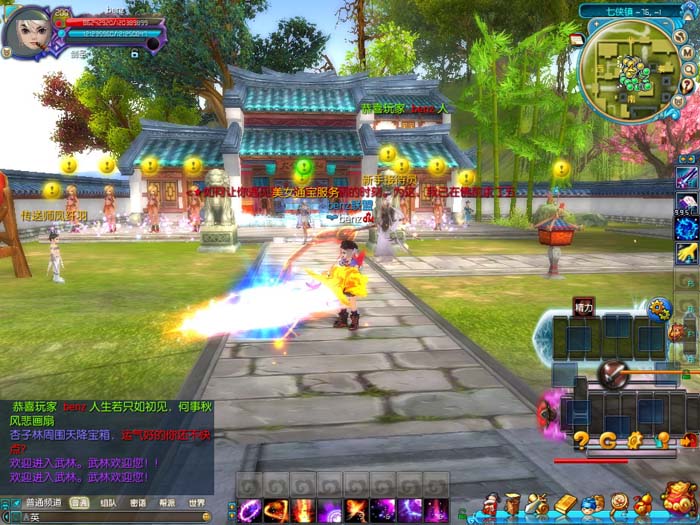Open the yellow question mark help icon
The image size is (700, 525).
click(x=581, y=440)
